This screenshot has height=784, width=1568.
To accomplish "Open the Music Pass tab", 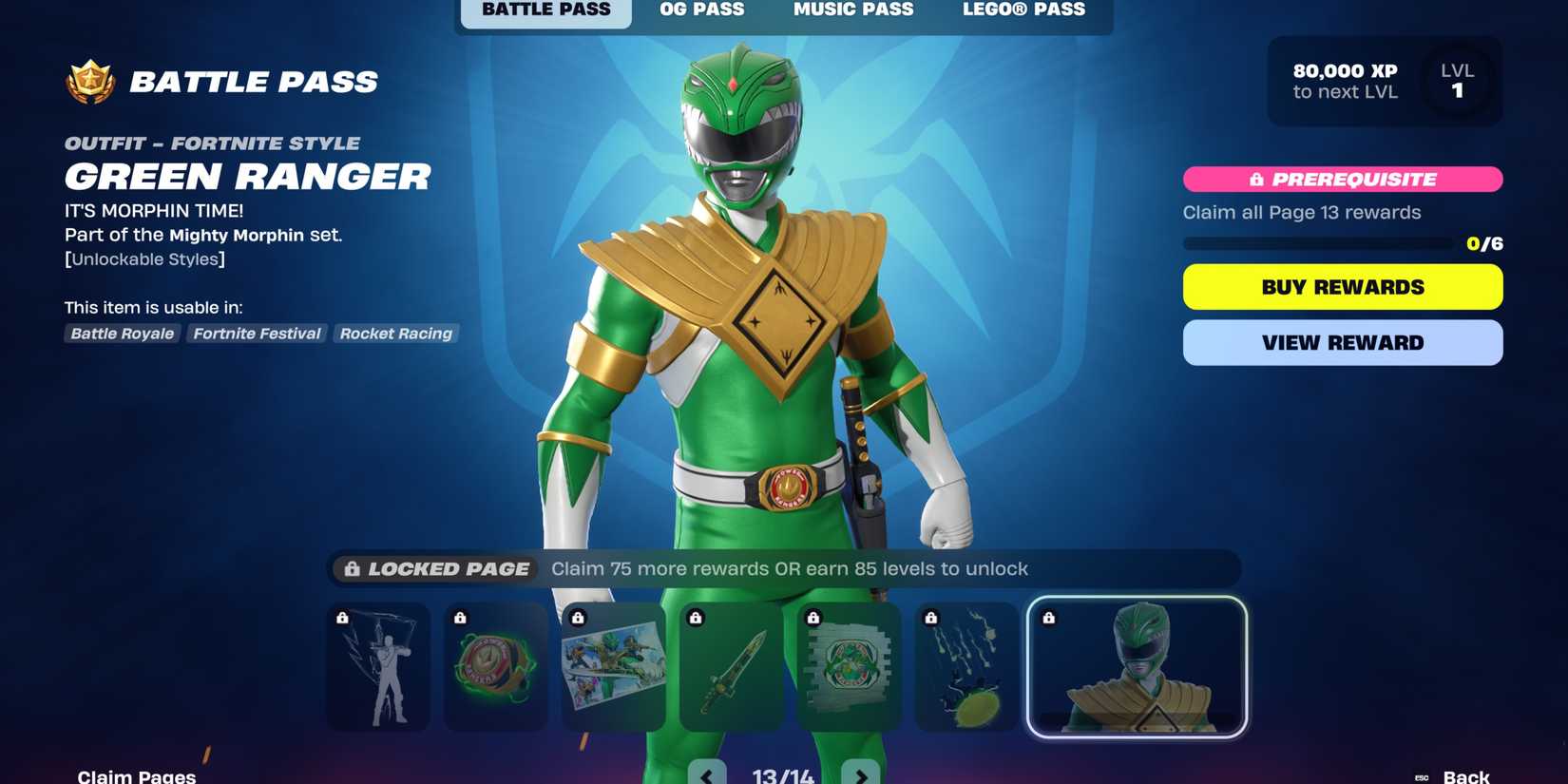I will click(x=852, y=10).
